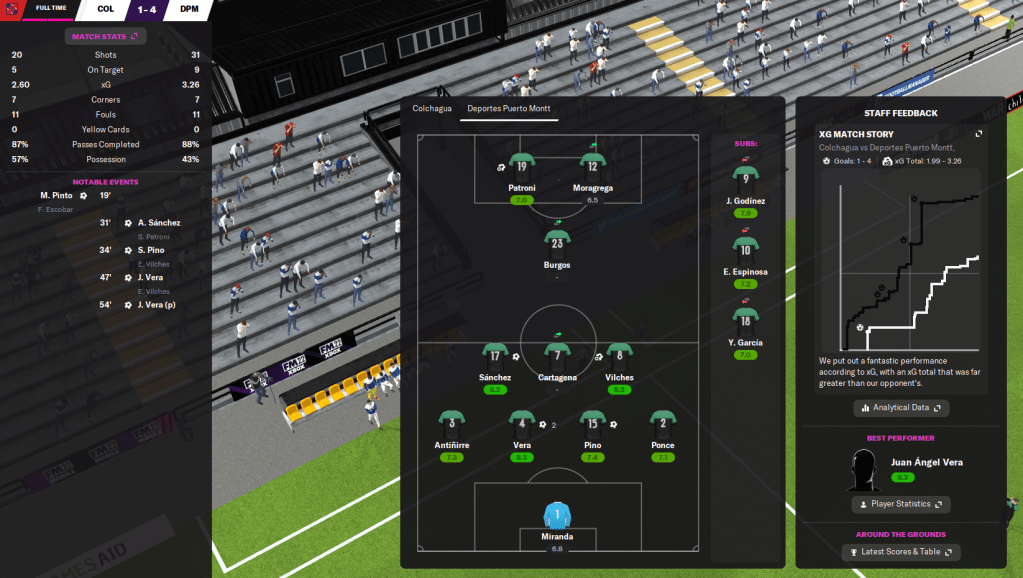This screenshot has height=578, width=1023.
Task: Select midfielder Cartagena
Action: click(557, 354)
